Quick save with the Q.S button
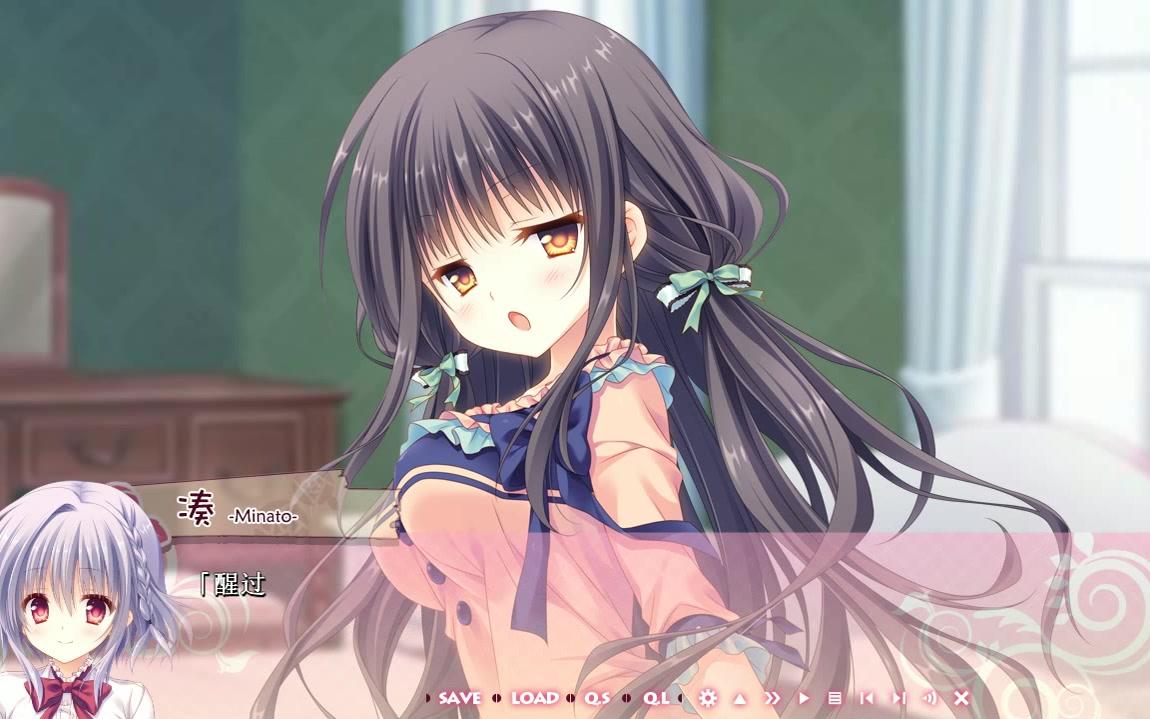This screenshot has height=719, width=1150. tap(597, 698)
